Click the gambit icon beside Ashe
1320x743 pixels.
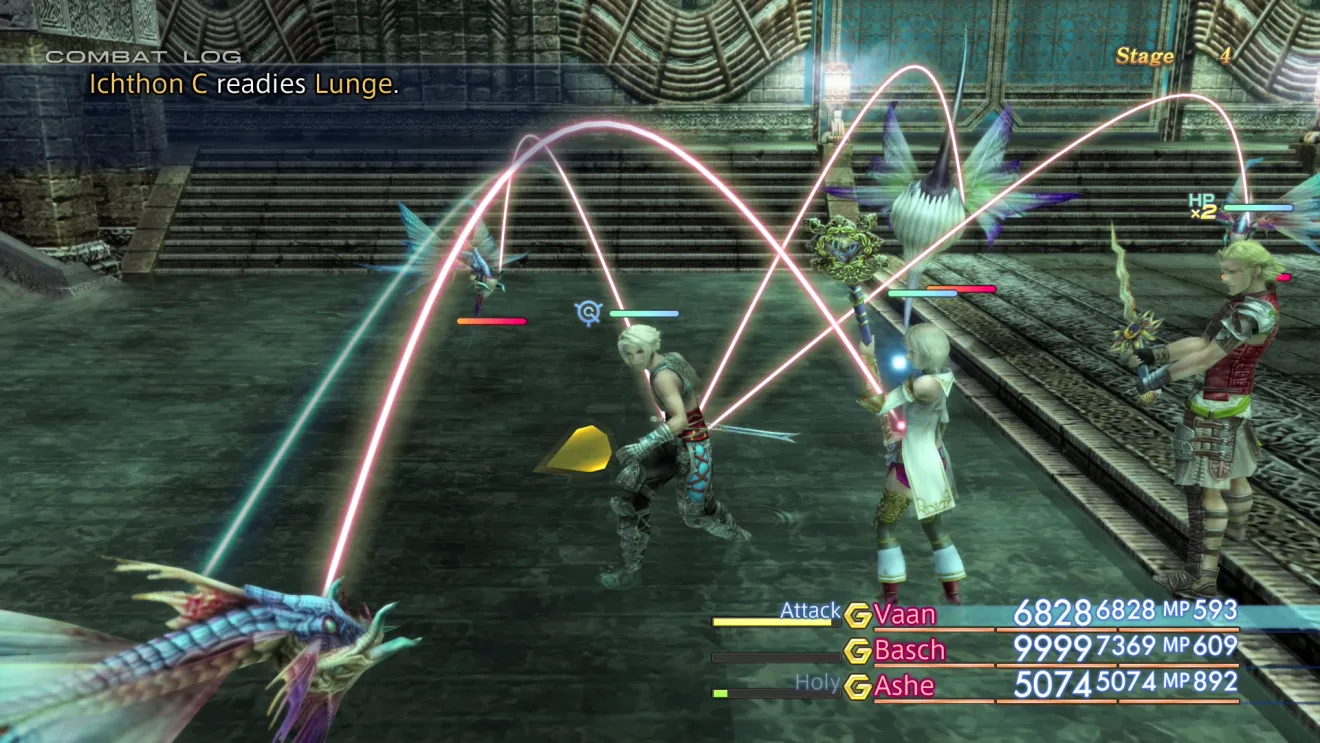(857, 687)
